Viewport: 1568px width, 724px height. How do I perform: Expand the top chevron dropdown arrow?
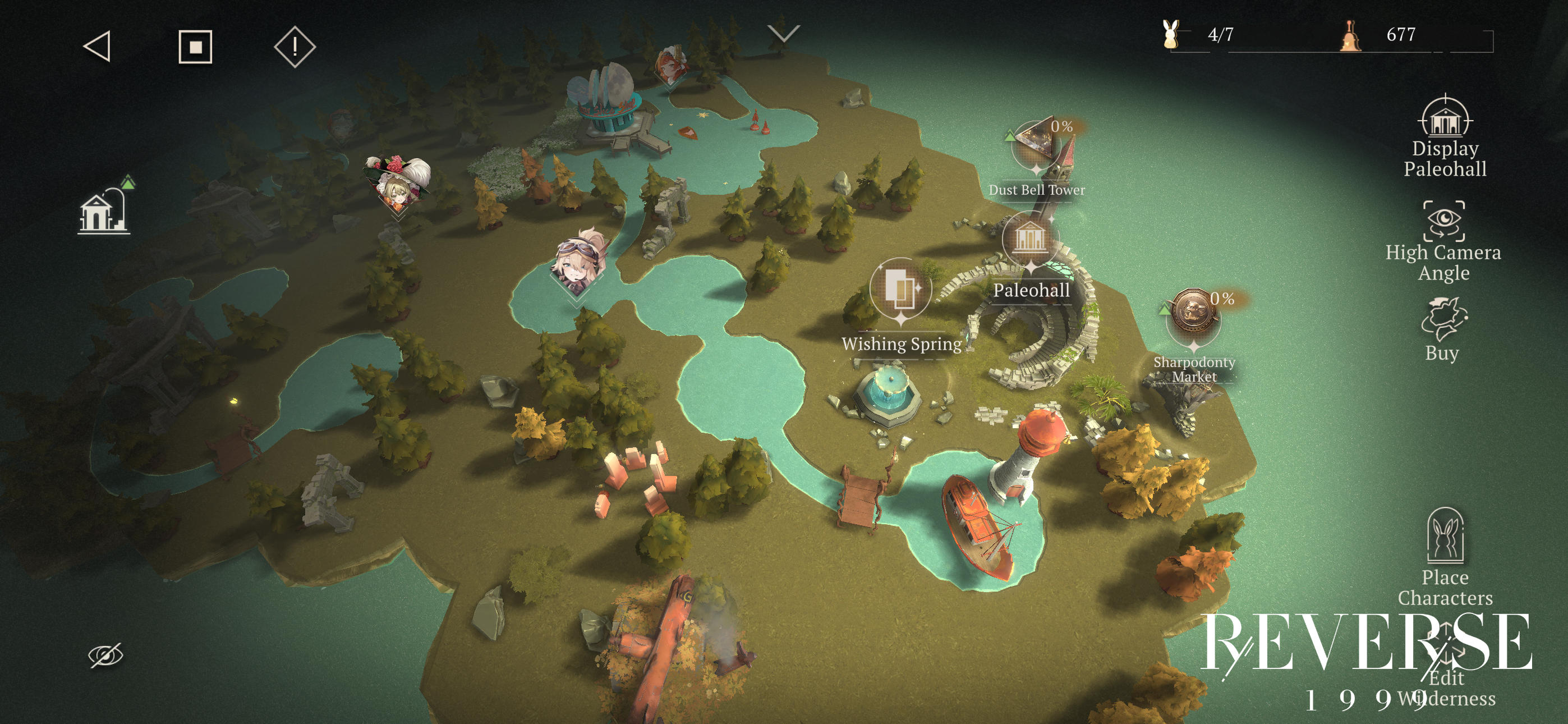pyautogui.click(x=783, y=33)
